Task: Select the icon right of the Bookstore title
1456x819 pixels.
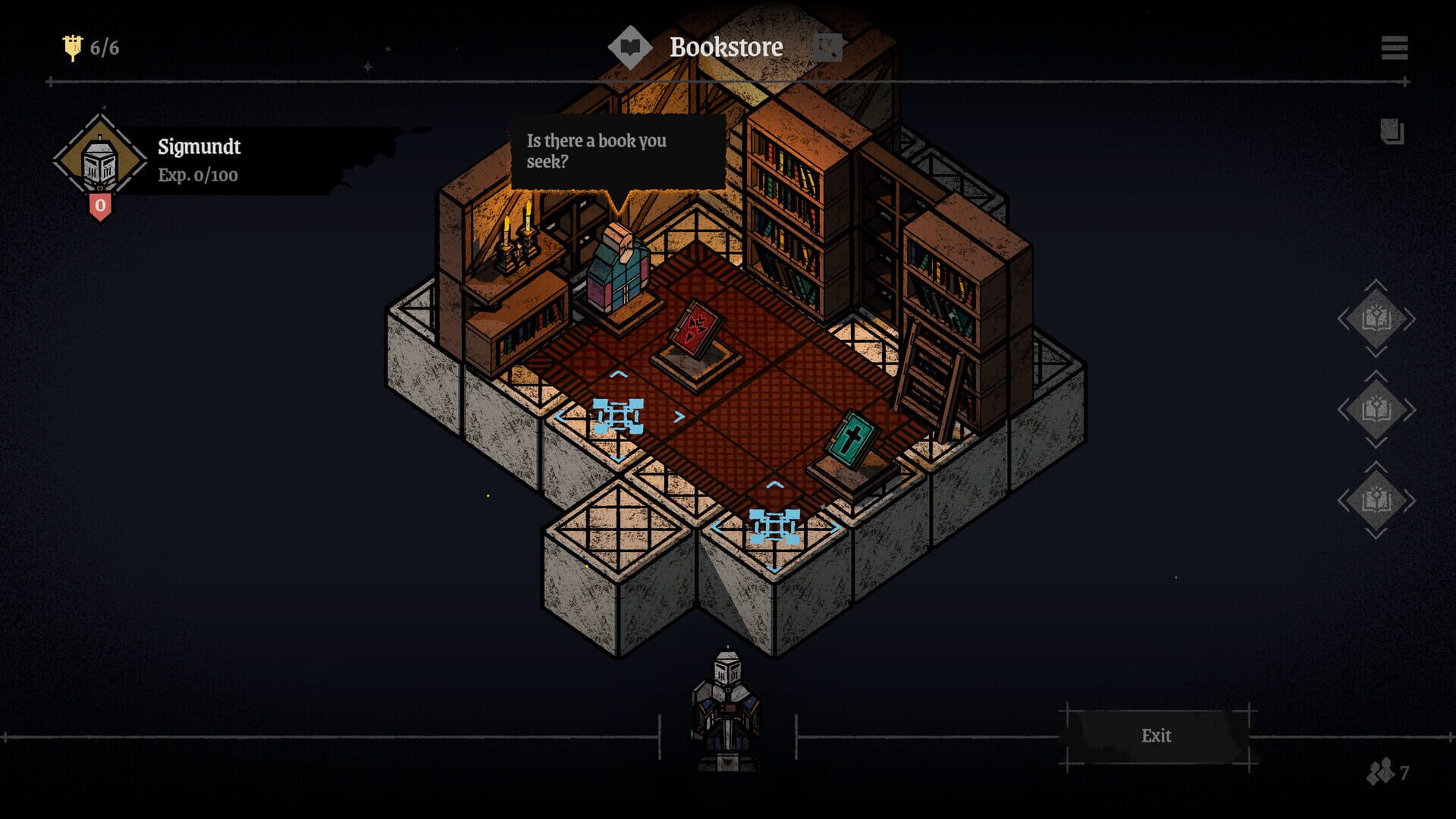Action: click(828, 47)
